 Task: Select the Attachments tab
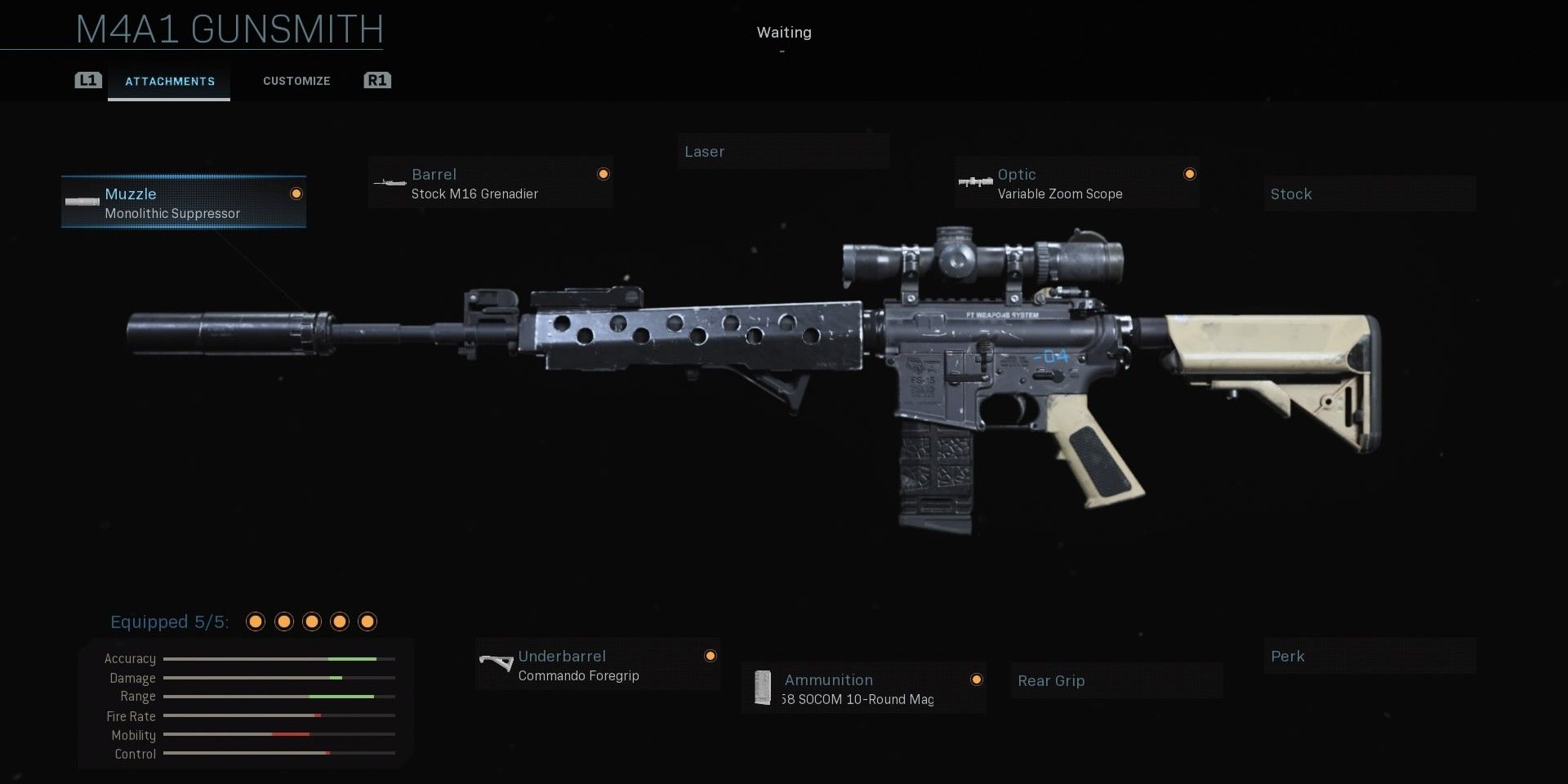click(169, 81)
